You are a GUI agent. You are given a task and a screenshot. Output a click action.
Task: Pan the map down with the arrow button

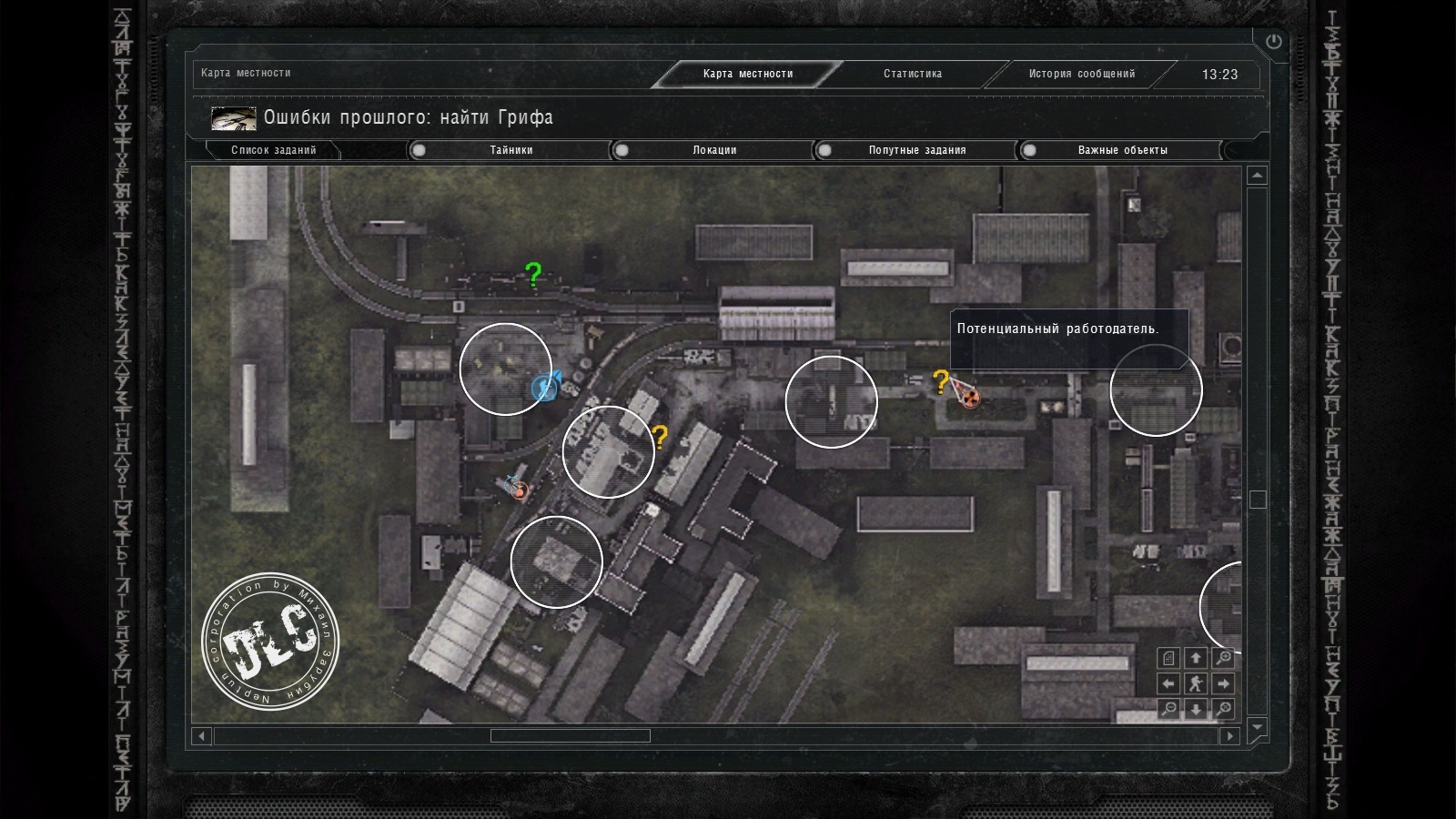1196,709
